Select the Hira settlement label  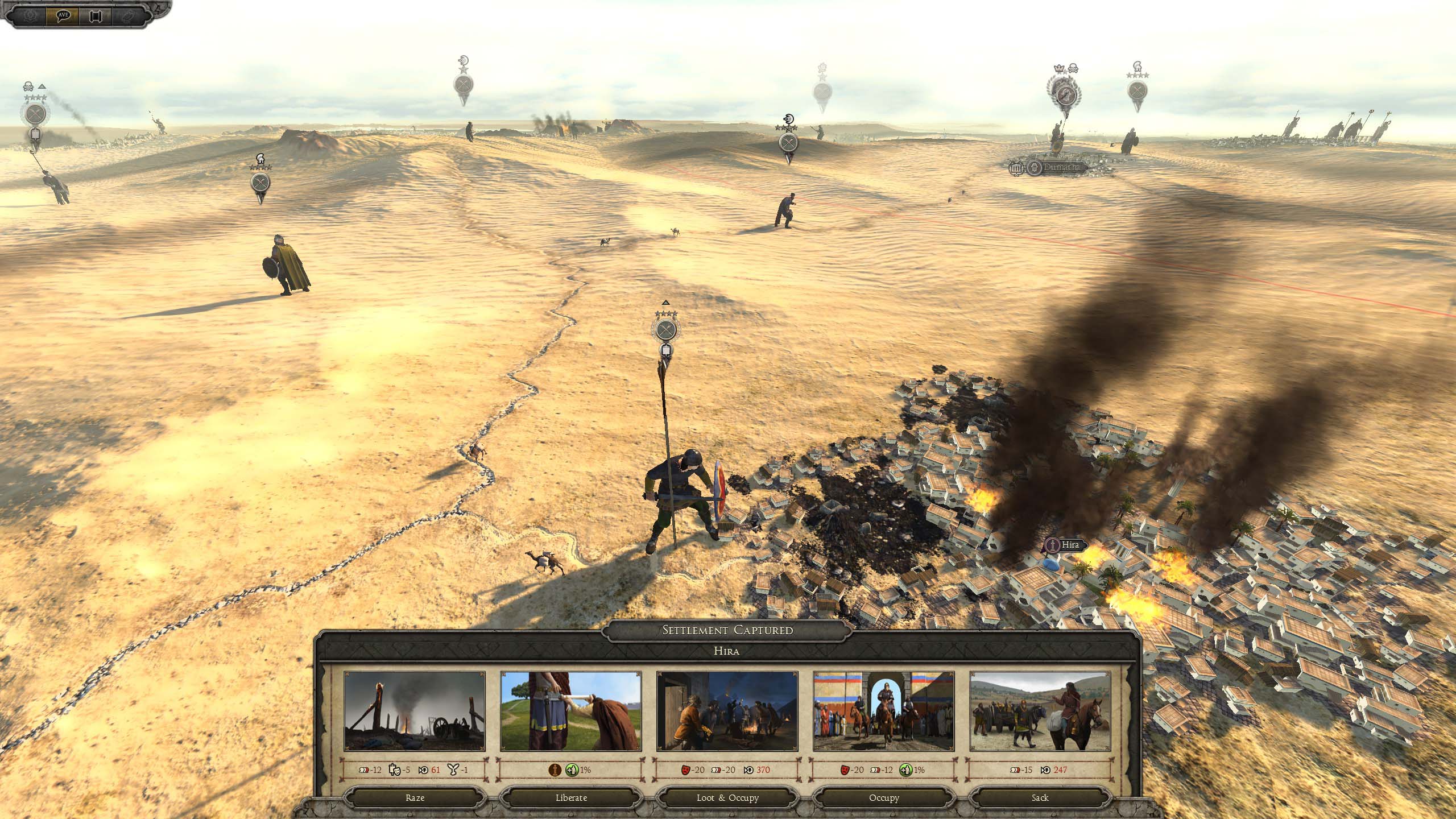1069,545
